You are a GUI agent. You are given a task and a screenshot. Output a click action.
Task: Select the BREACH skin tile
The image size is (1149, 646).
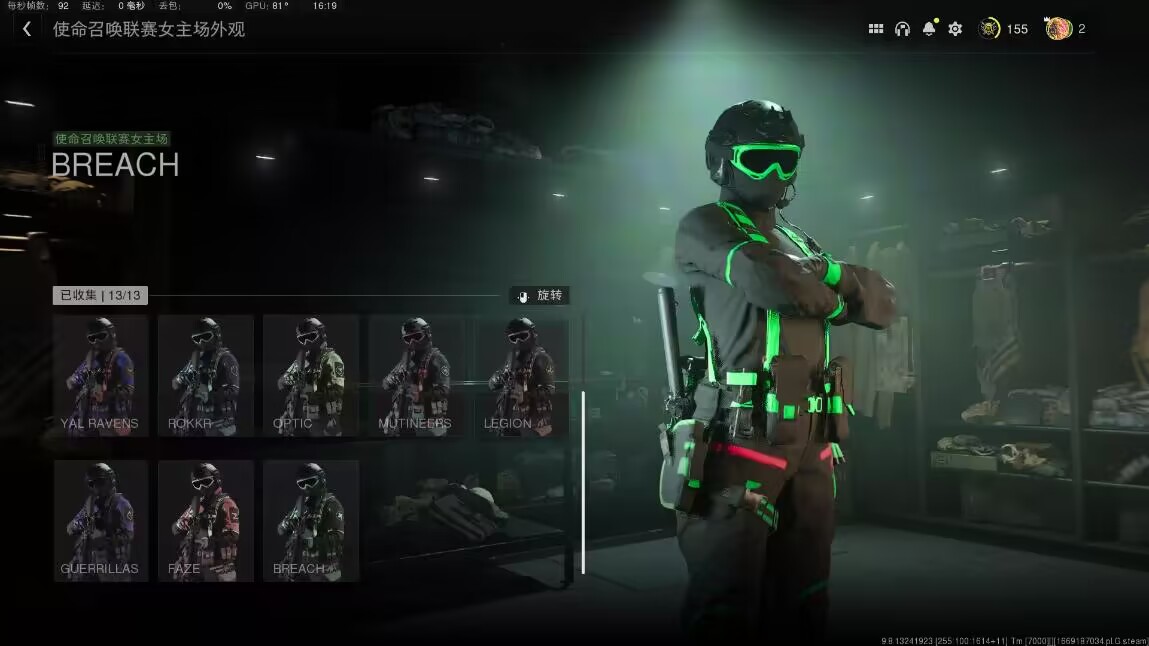click(310, 520)
